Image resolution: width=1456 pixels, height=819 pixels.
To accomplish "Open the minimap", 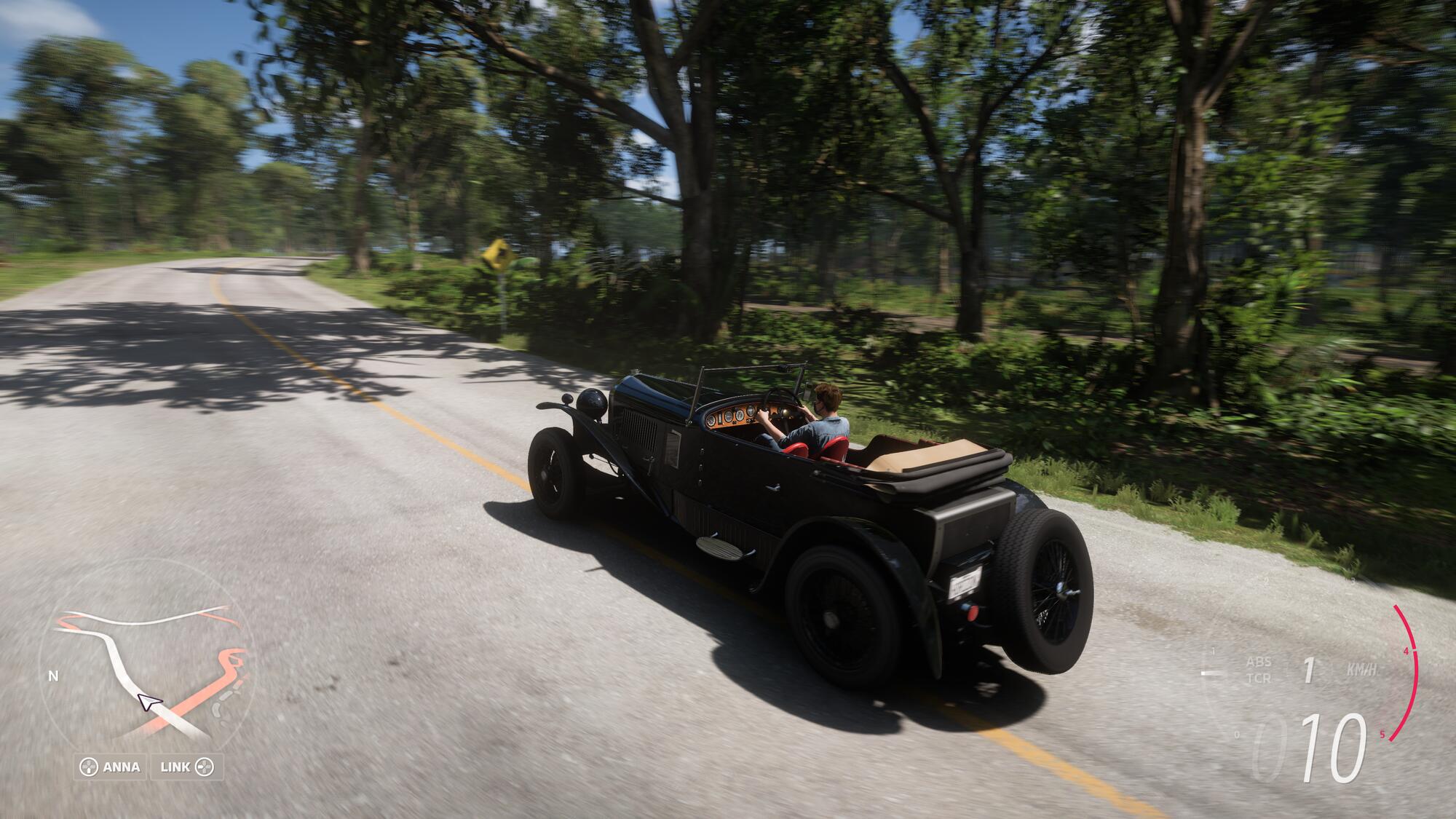I will pyautogui.click(x=146, y=666).
